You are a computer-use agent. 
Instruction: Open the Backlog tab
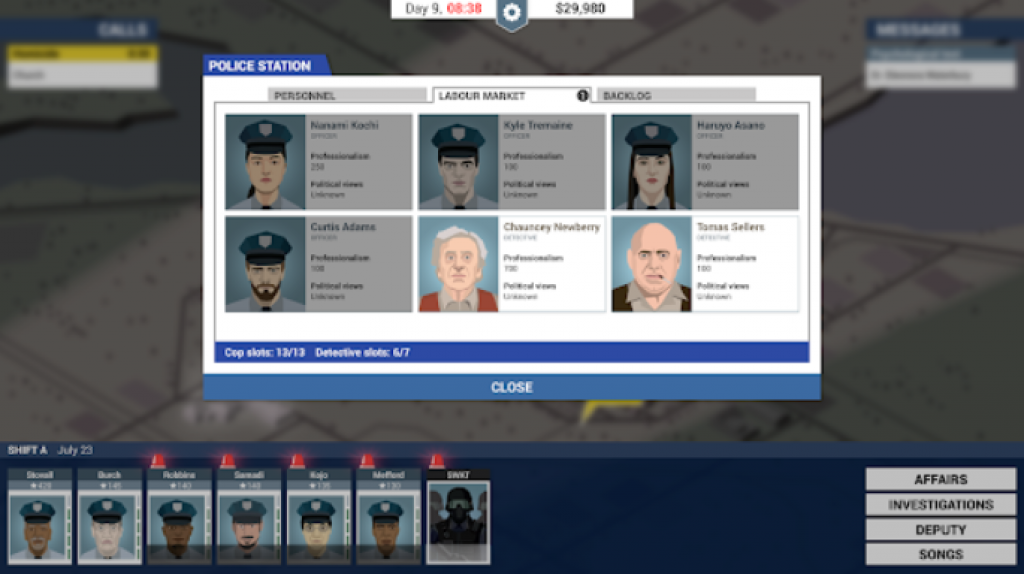[675, 96]
